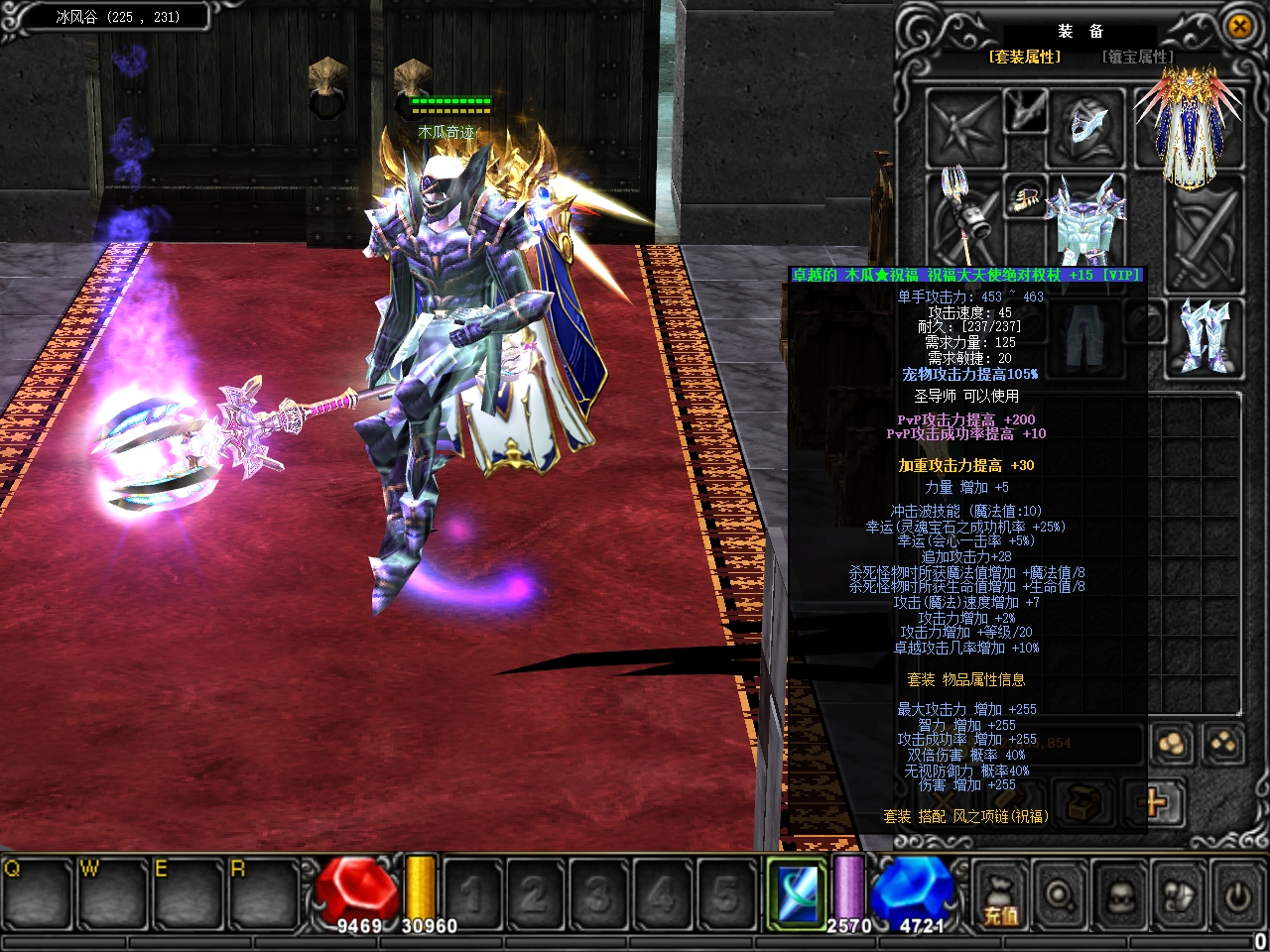Close the equipment panel
This screenshot has width=1270, height=952.
pyautogui.click(x=1239, y=27)
